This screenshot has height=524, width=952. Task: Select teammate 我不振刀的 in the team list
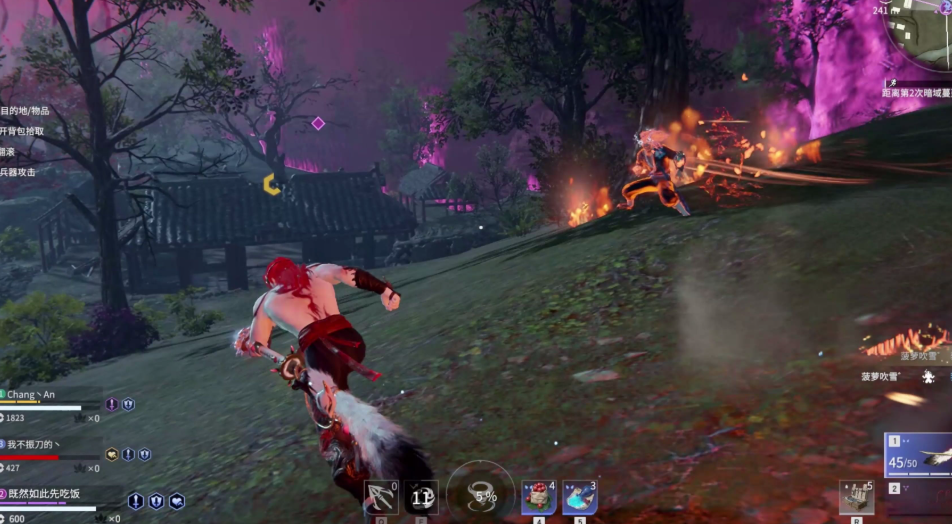tap(40, 444)
